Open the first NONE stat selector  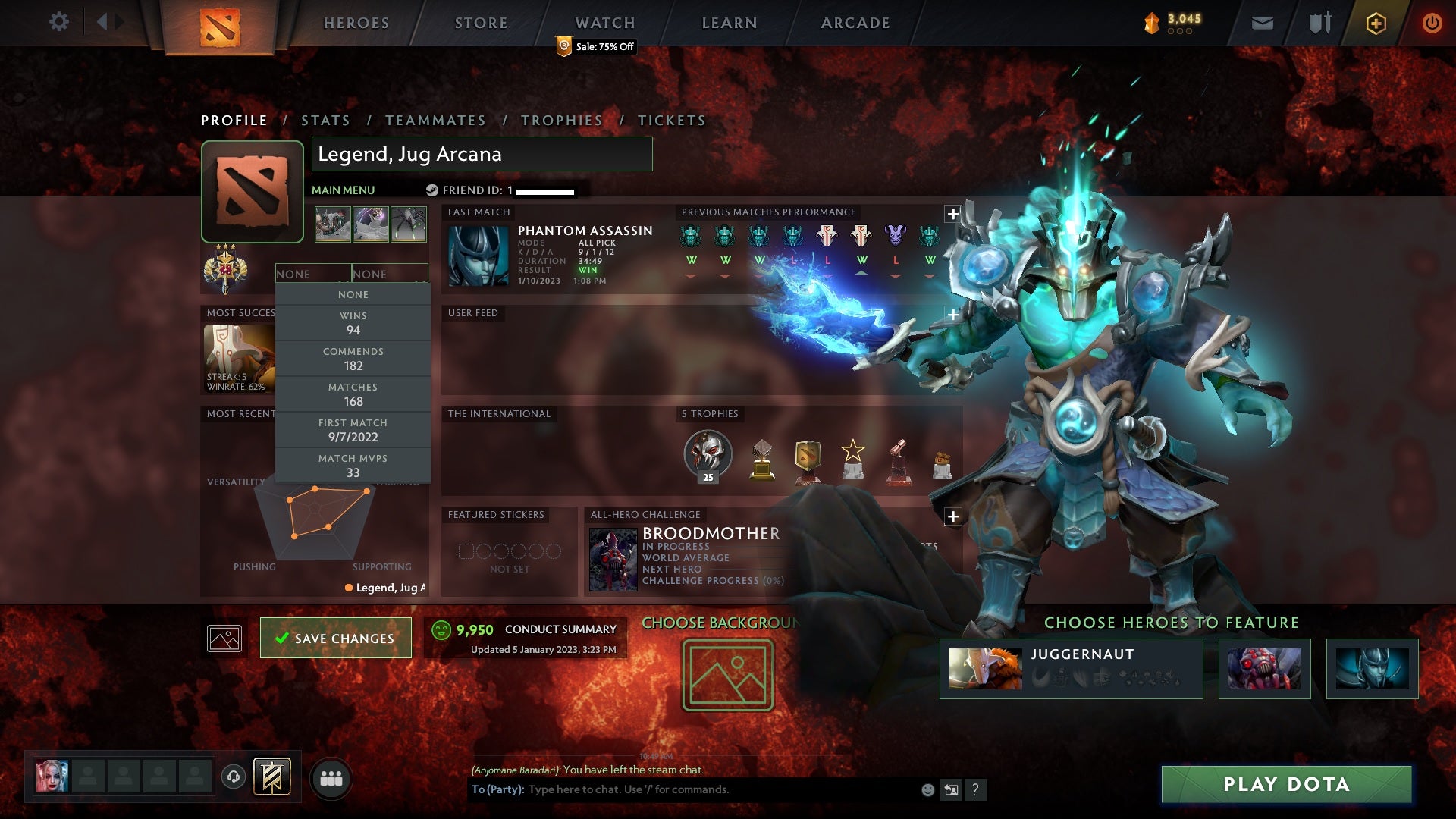coord(313,273)
